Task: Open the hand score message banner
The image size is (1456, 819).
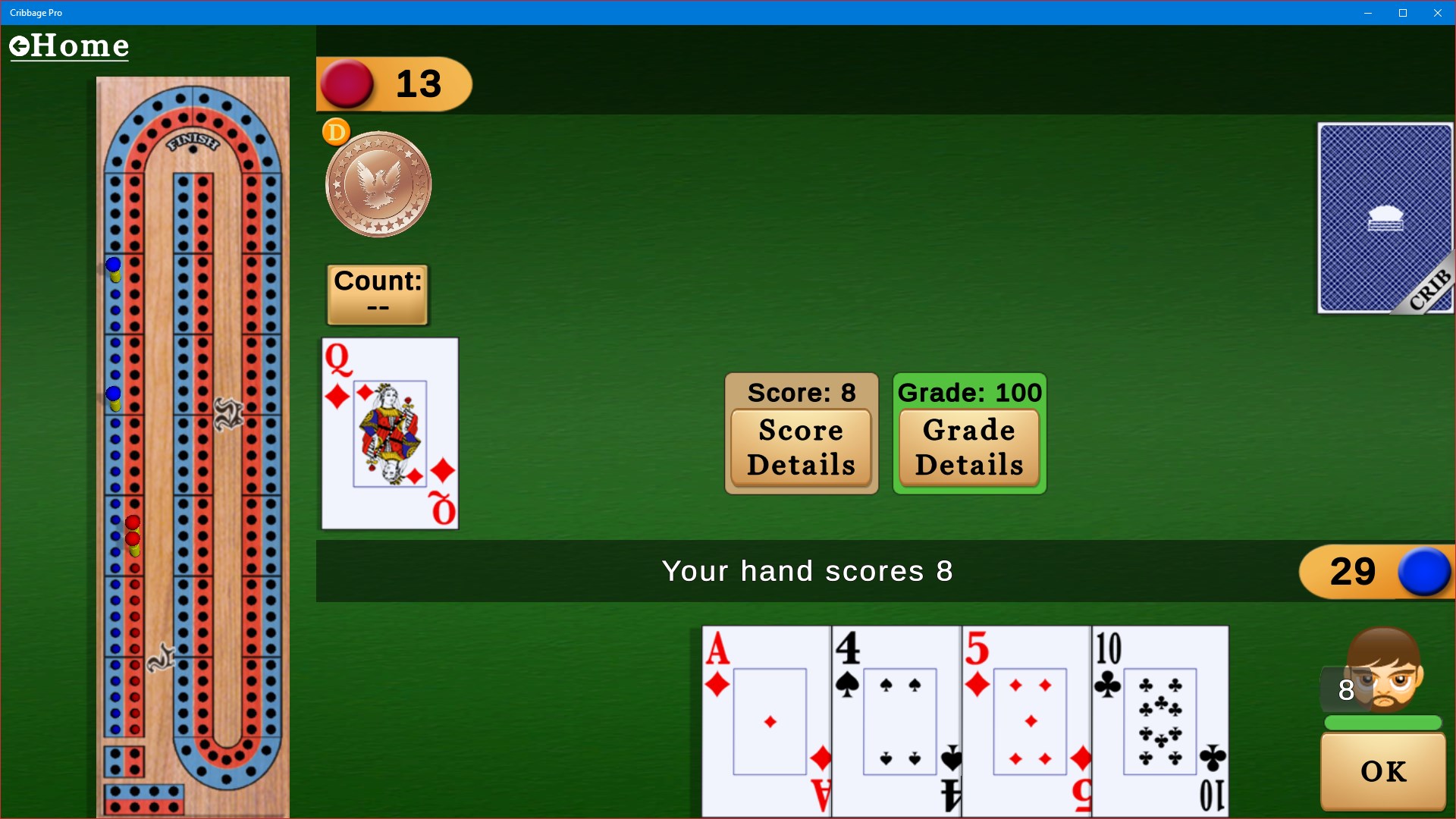Action: coord(808,571)
